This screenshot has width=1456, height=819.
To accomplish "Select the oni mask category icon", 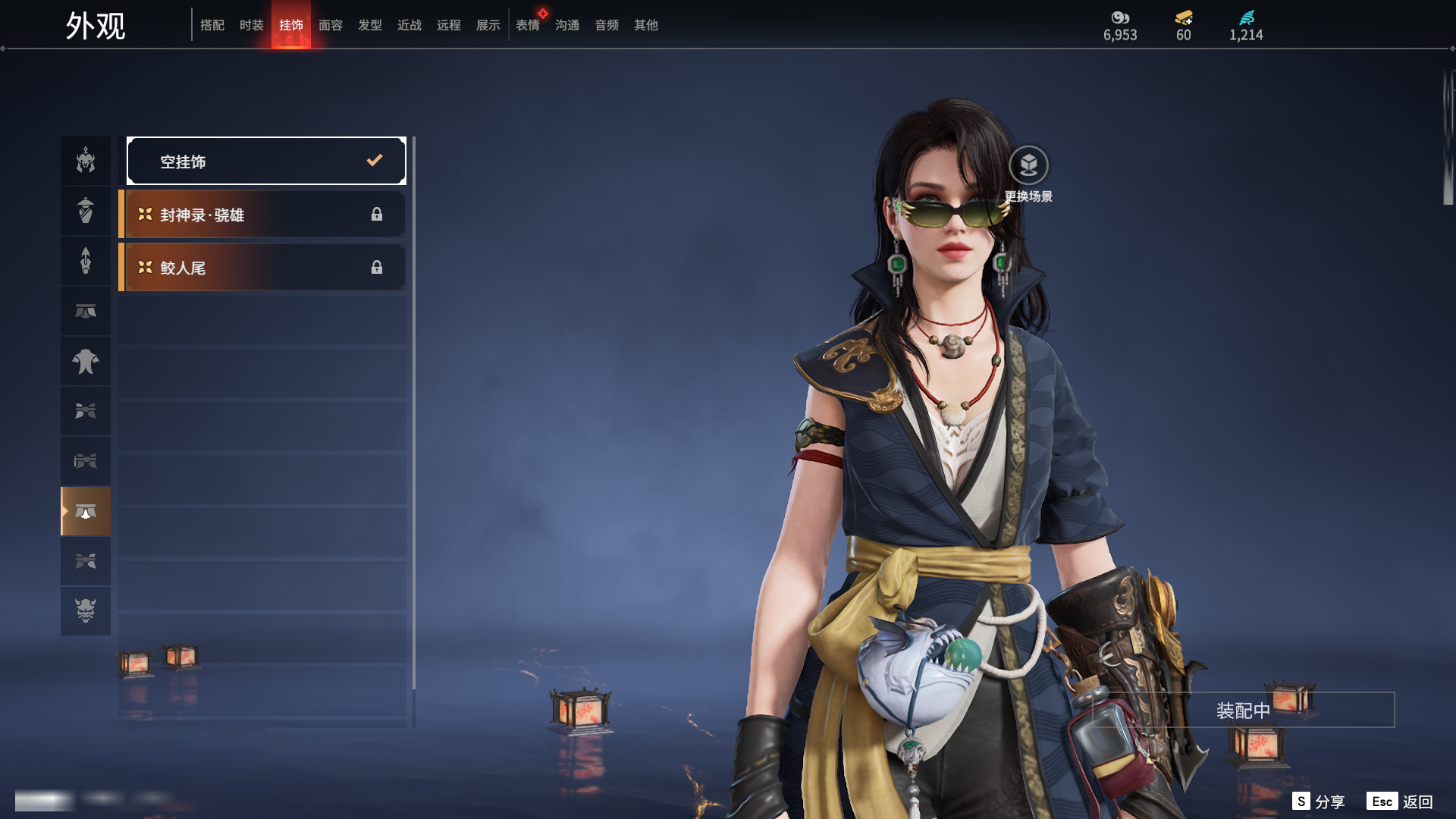I will [x=86, y=610].
